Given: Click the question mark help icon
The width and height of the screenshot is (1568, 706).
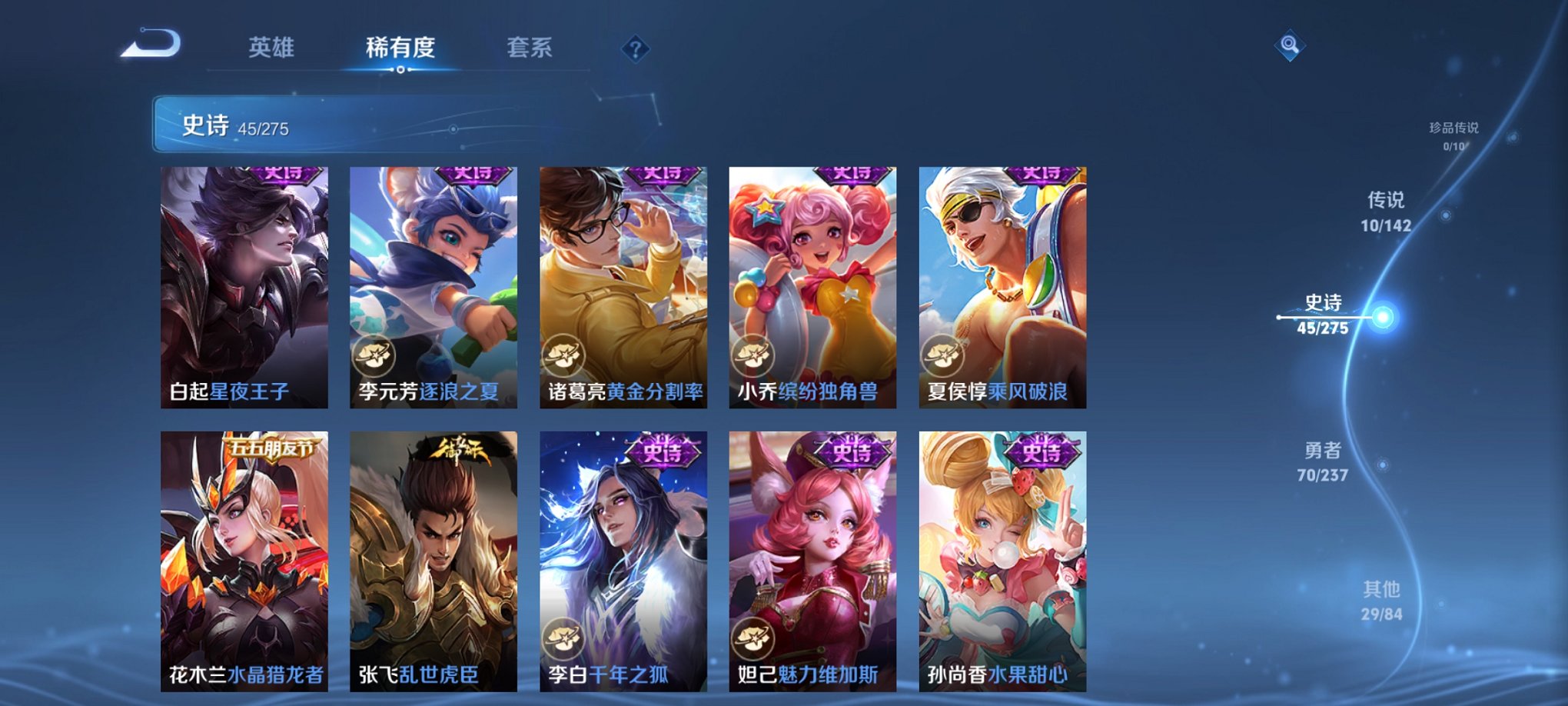Looking at the screenshot, I should (635, 48).
